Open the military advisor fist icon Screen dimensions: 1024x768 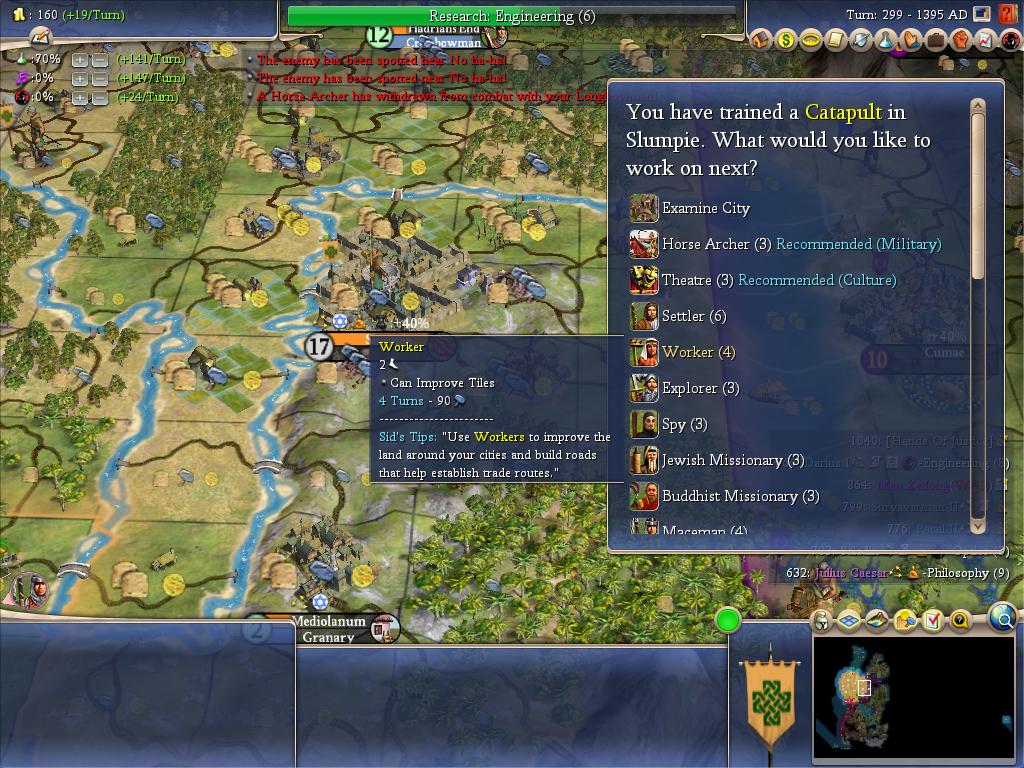[x=961, y=40]
